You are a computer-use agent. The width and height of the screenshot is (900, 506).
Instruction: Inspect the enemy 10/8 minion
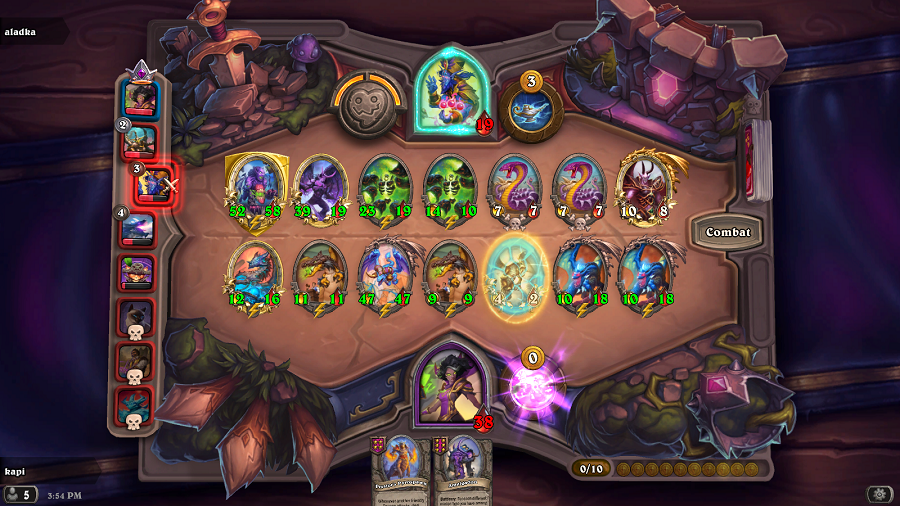[x=645, y=186]
